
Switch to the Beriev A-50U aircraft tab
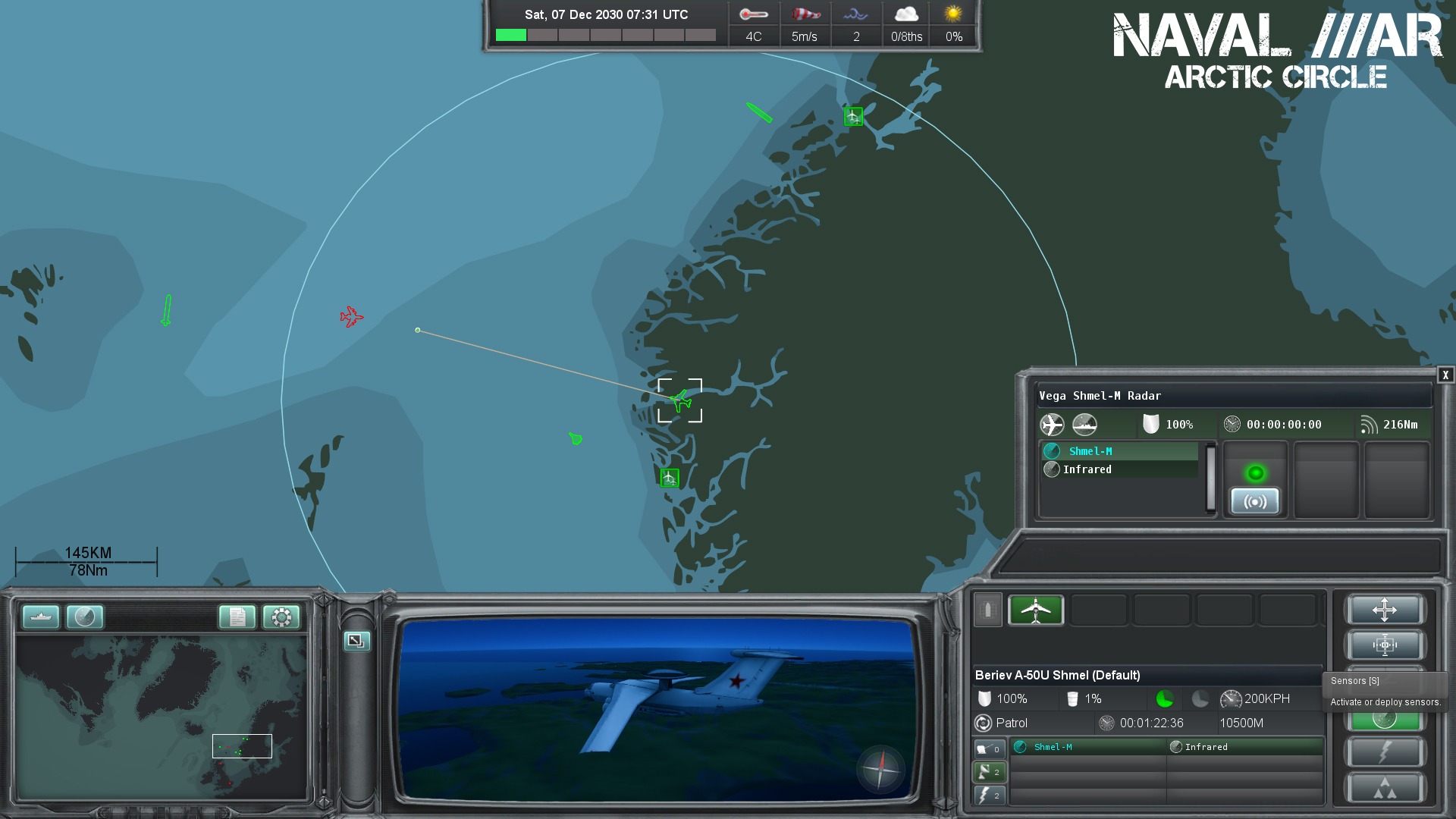1036,610
